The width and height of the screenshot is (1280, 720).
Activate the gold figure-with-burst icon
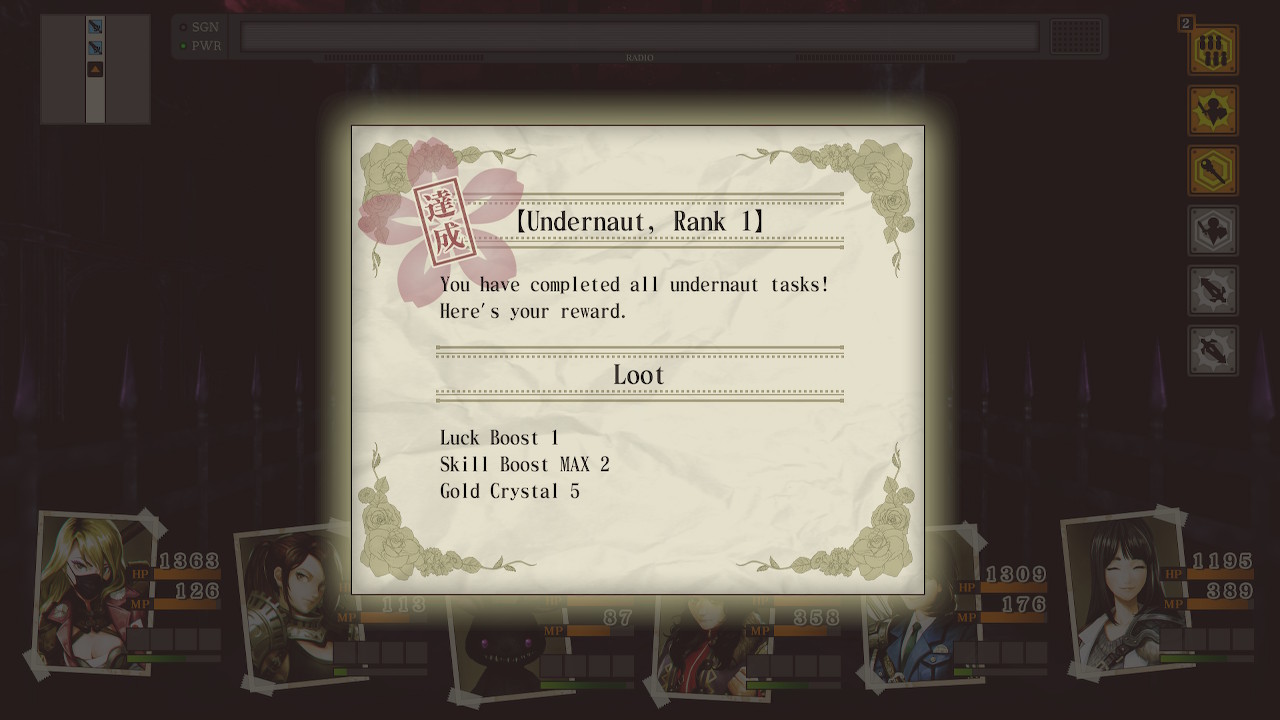[1212, 110]
